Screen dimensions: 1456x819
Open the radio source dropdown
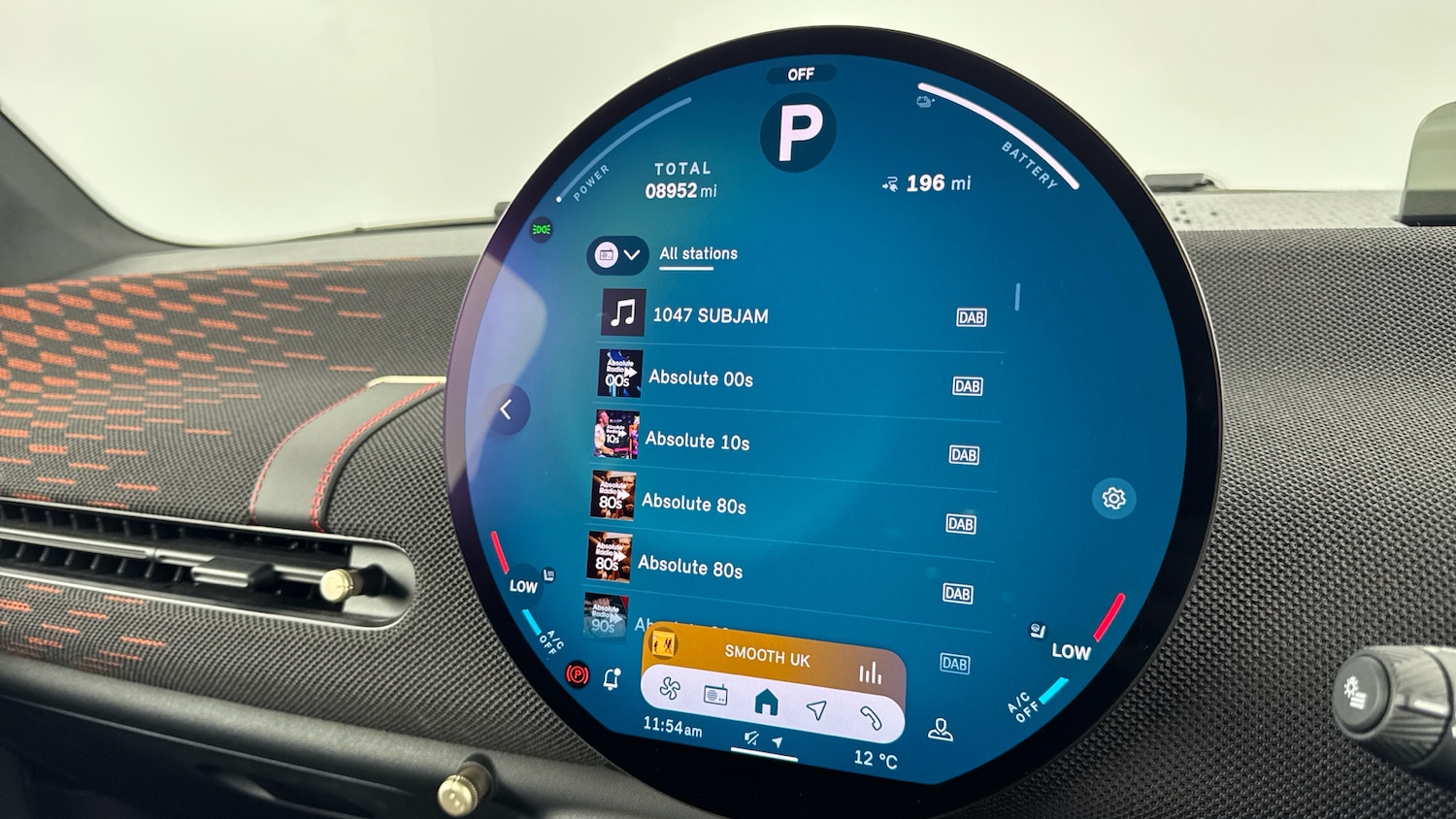point(617,255)
